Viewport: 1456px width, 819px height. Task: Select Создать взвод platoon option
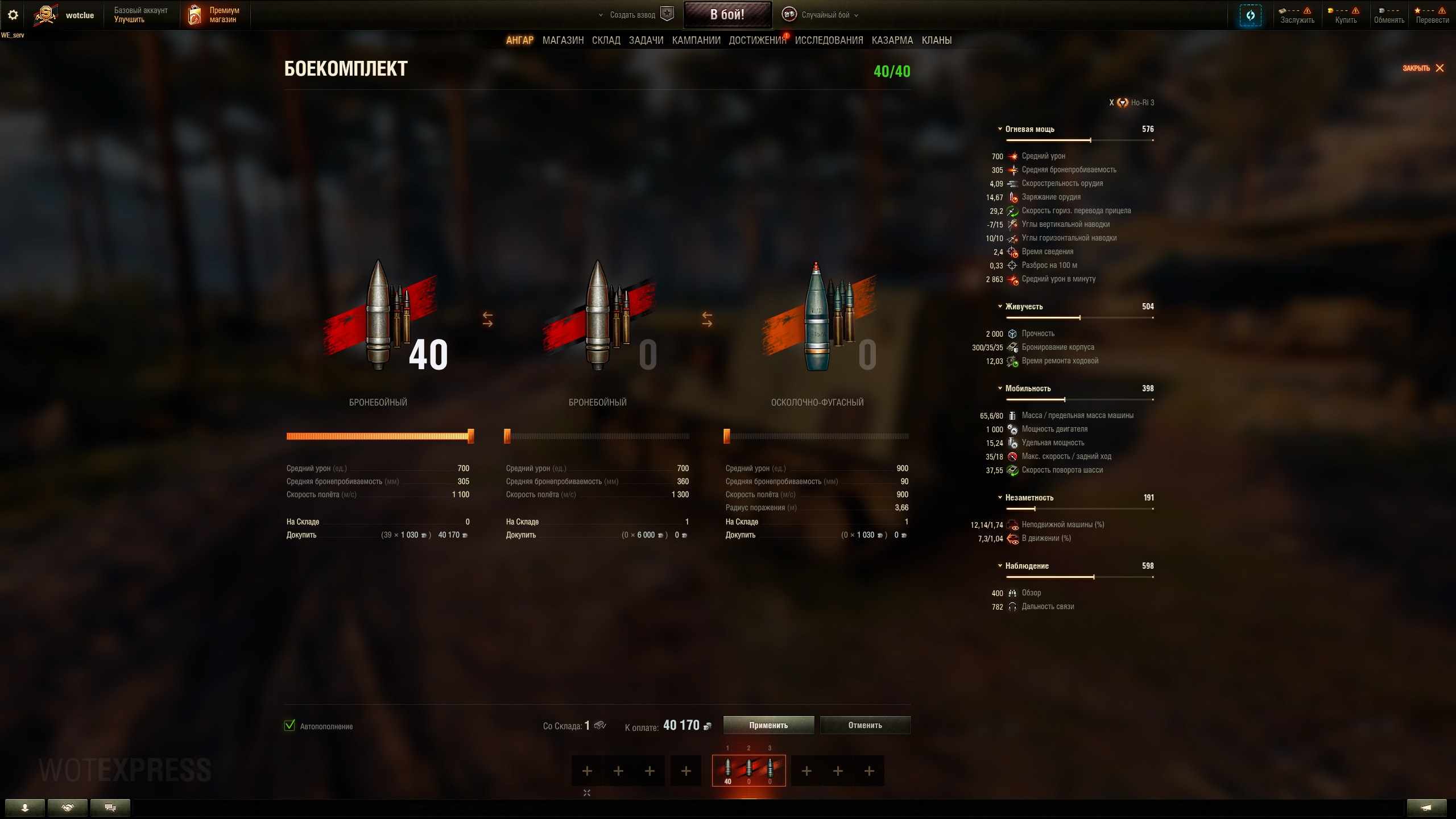pos(632,15)
